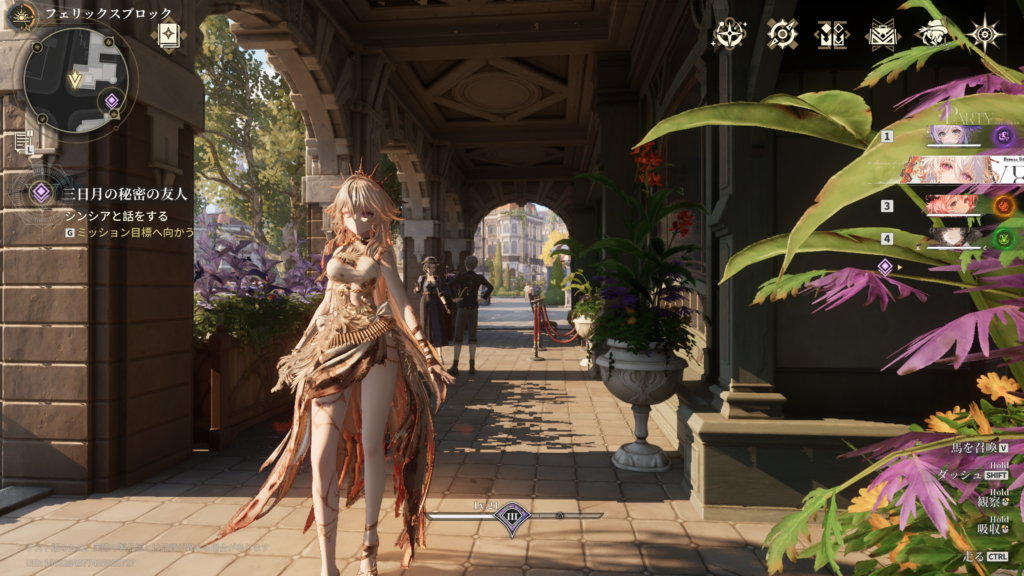
Task: Open the circular arrows menu icon
Action: pyautogui.click(x=782, y=35)
